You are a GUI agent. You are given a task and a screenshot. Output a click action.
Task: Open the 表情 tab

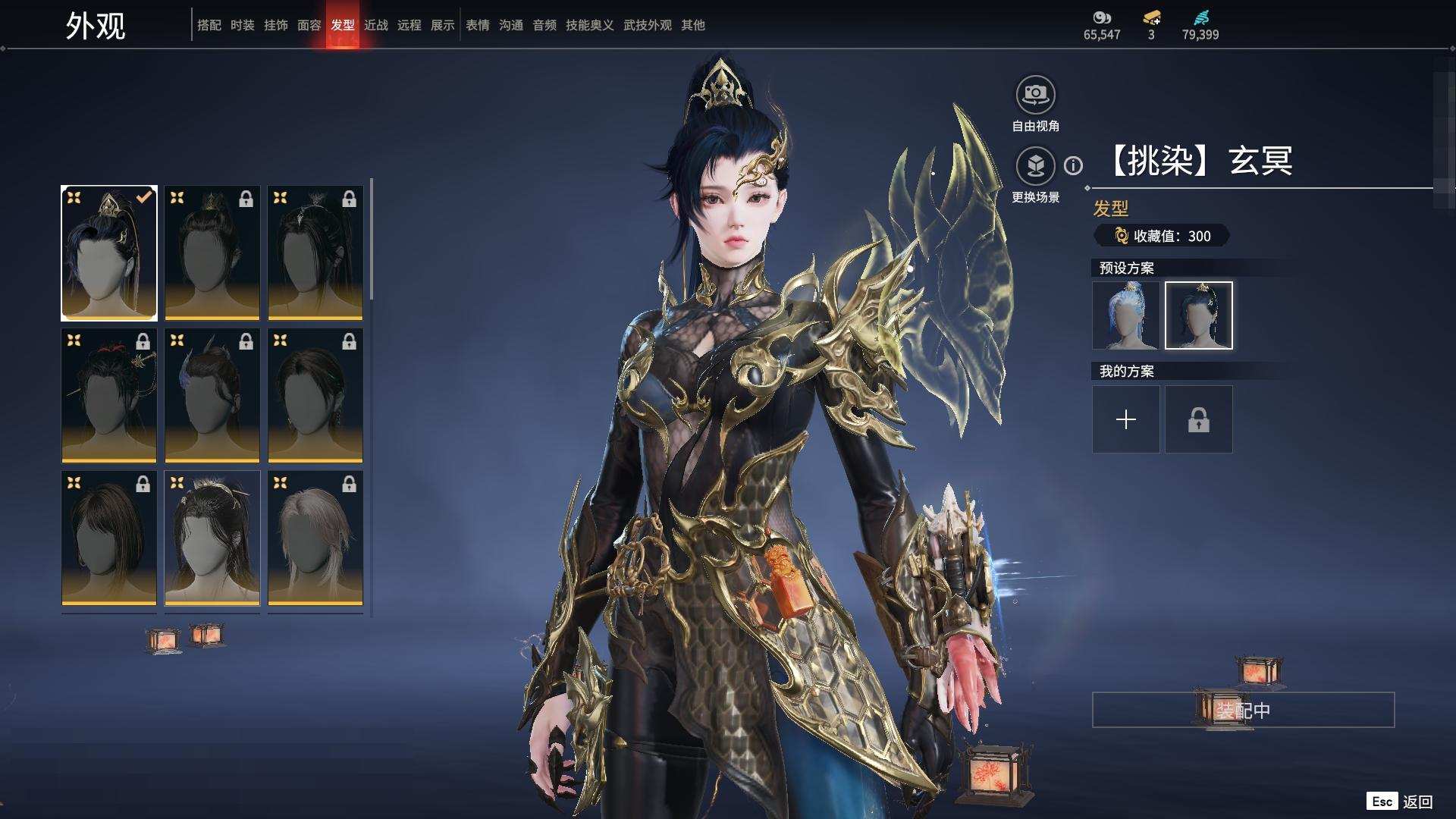[477, 25]
